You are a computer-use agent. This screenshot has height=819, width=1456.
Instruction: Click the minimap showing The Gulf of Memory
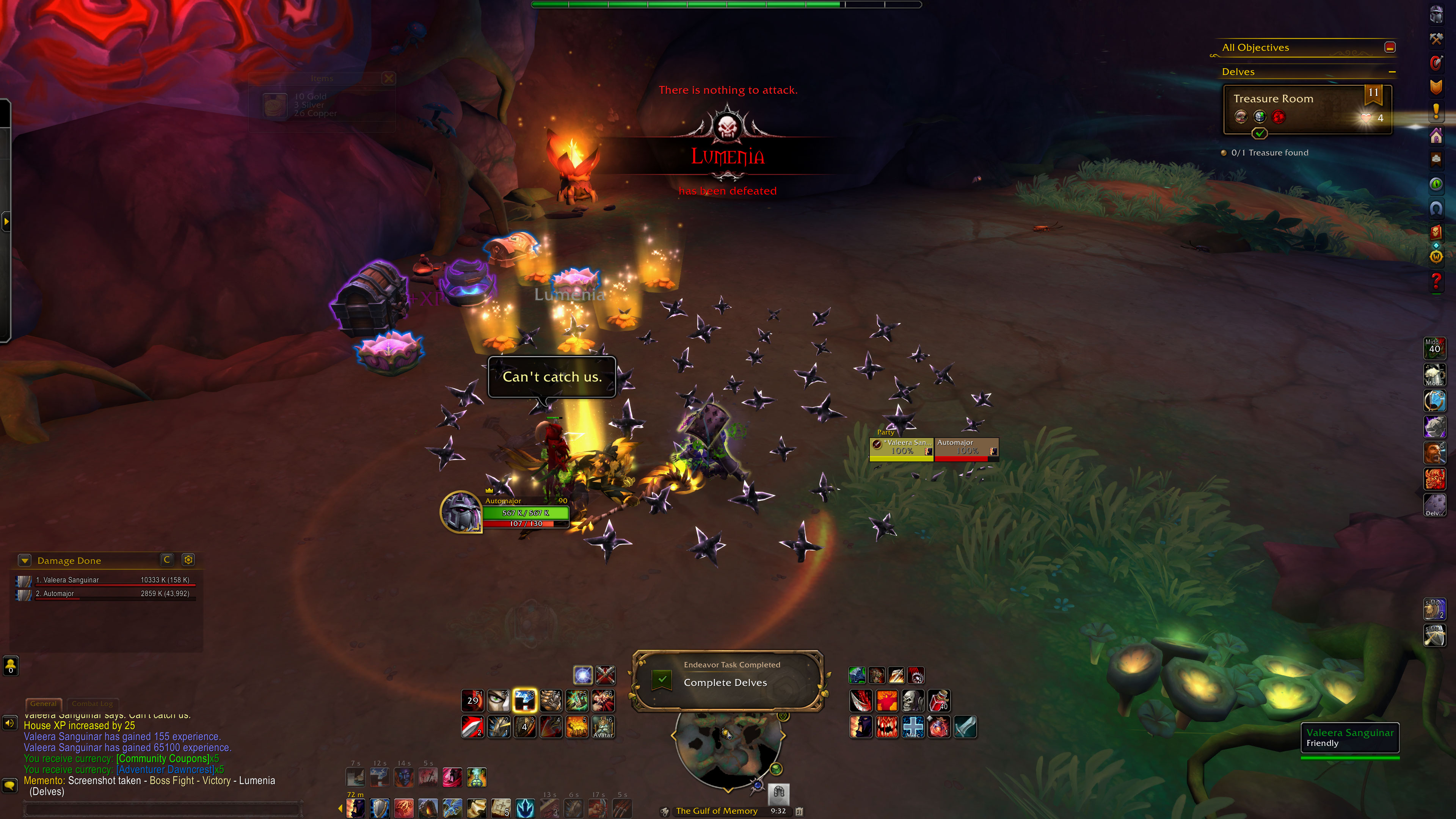click(x=728, y=748)
